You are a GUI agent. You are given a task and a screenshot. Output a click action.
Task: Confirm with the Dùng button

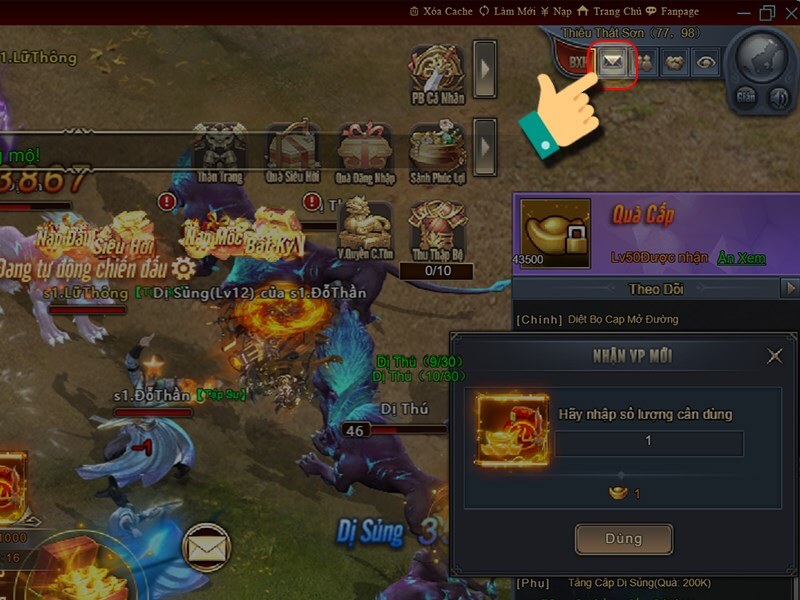pyautogui.click(x=623, y=539)
